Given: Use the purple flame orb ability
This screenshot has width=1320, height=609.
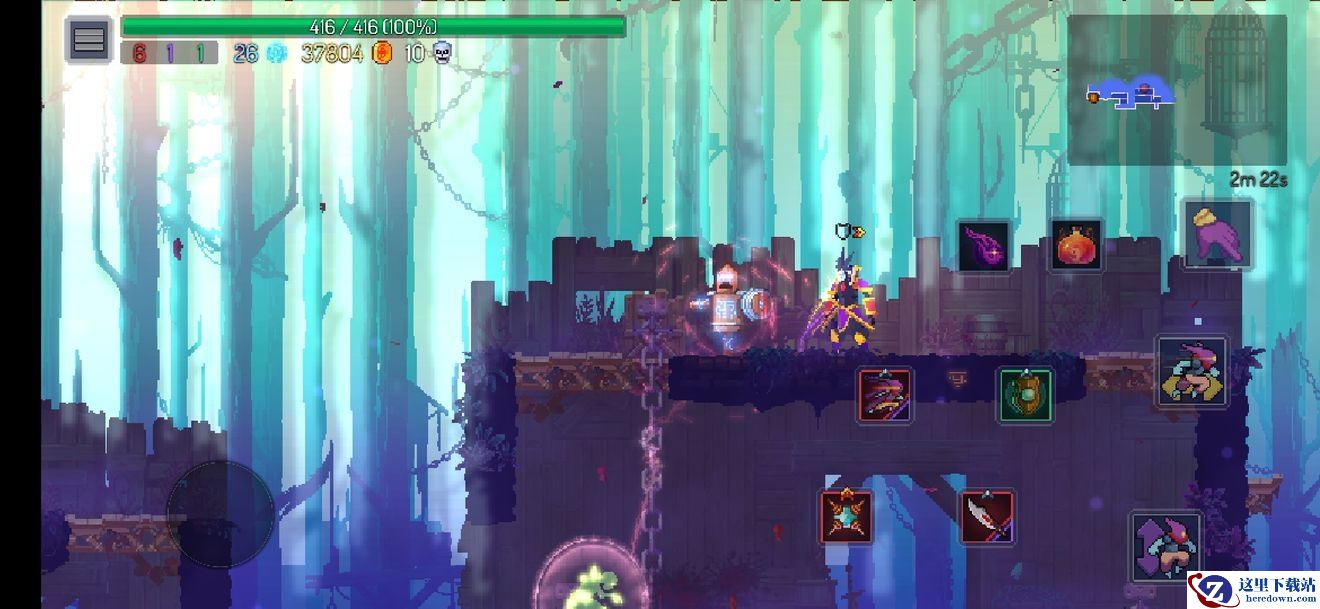Looking at the screenshot, I should pyautogui.click(x=985, y=246).
